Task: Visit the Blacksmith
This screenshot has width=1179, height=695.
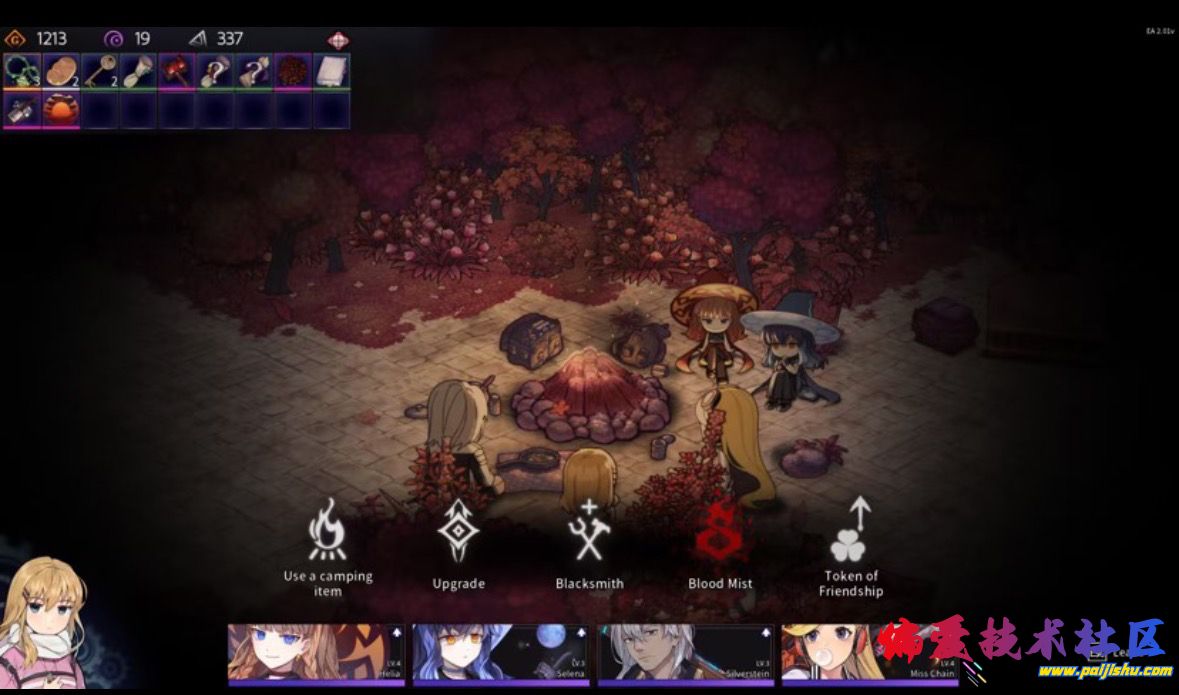Action: click(x=589, y=545)
